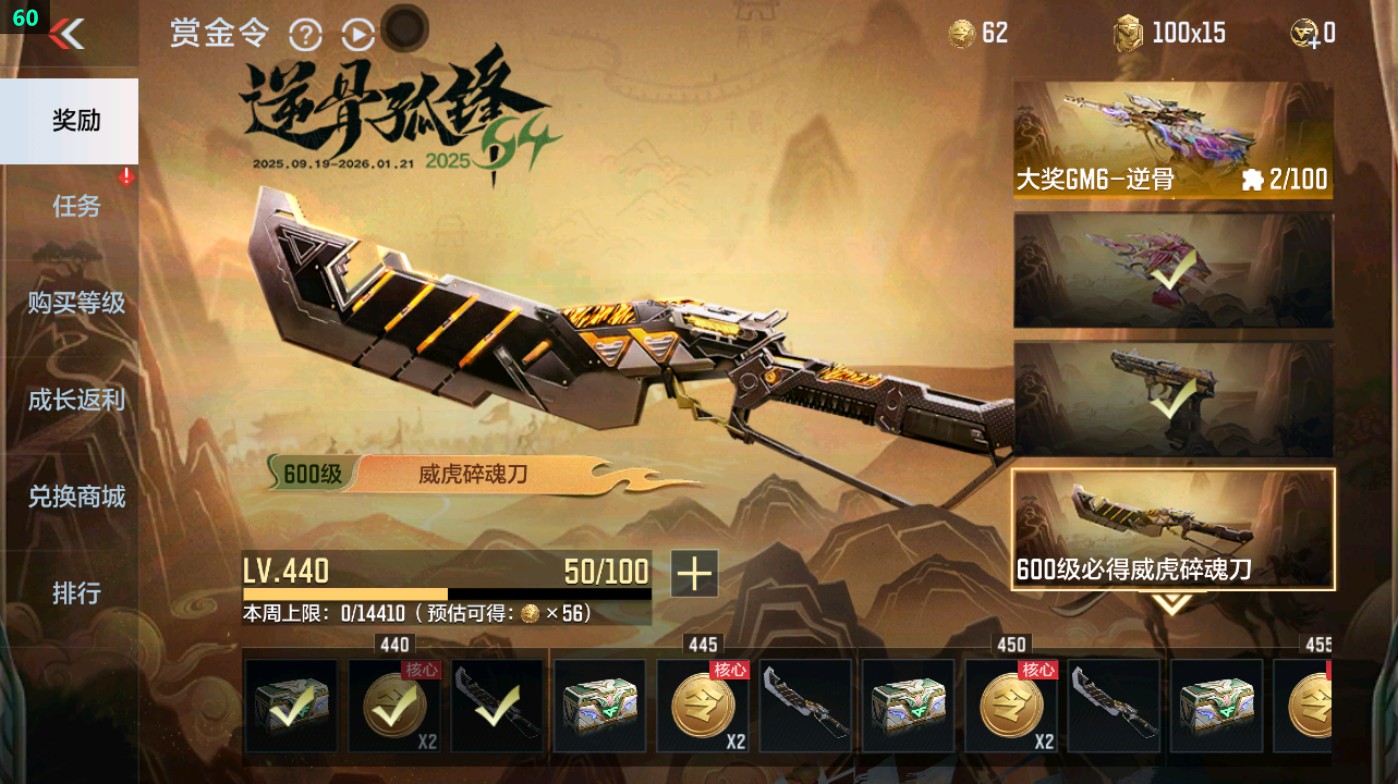The width and height of the screenshot is (1398, 784).
Task: Click the blade reward icon between 445 and 450
Action: click(804, 706)
